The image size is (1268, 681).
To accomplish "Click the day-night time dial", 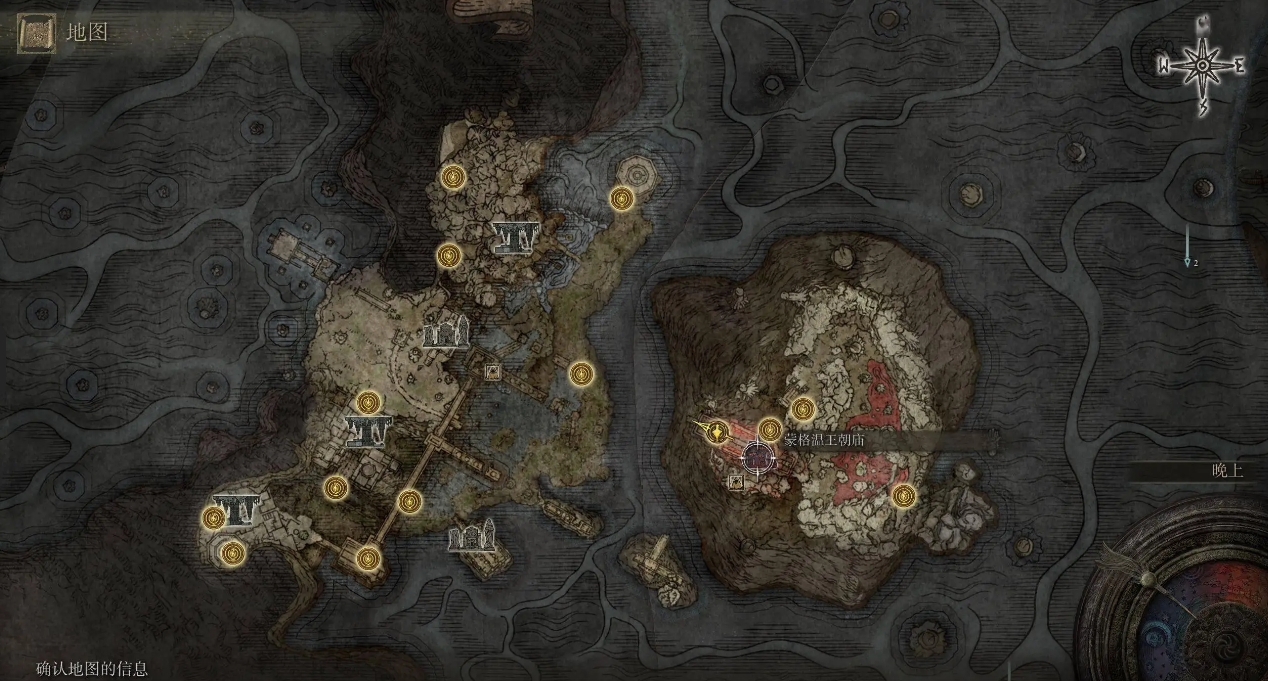I will (x=1178, y=610).
